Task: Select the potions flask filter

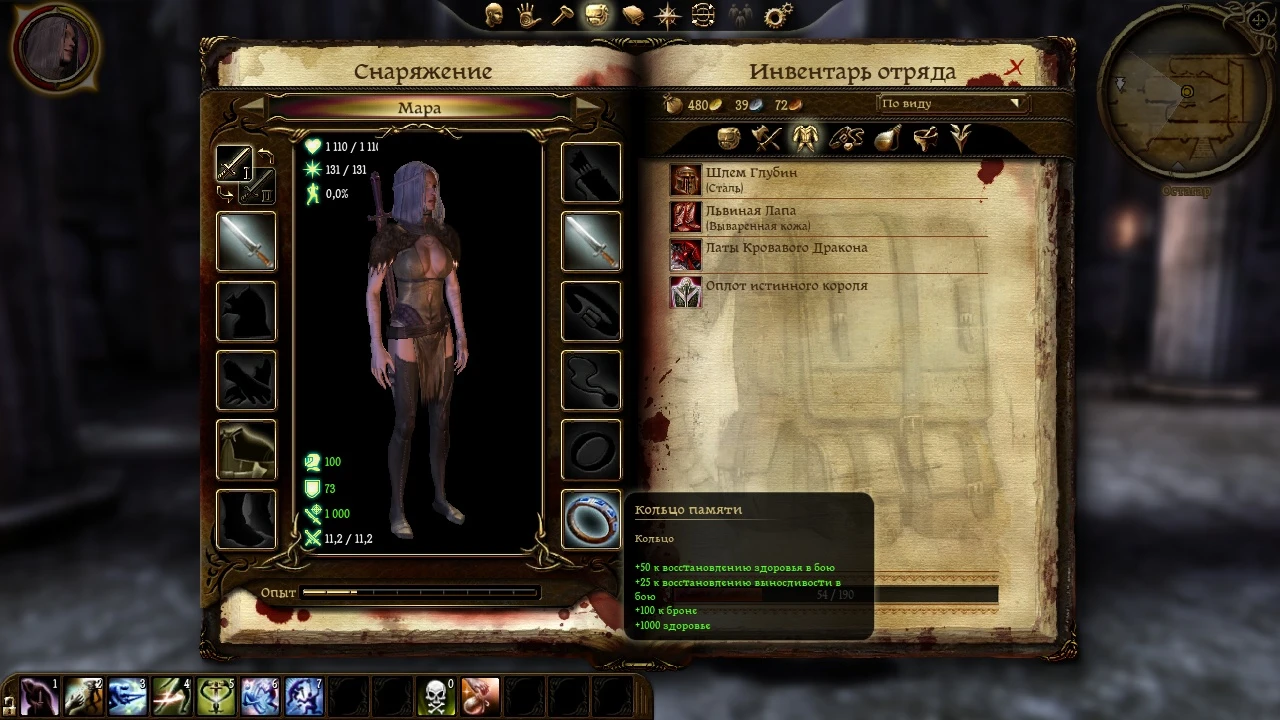Action: [x=885, y=139]
